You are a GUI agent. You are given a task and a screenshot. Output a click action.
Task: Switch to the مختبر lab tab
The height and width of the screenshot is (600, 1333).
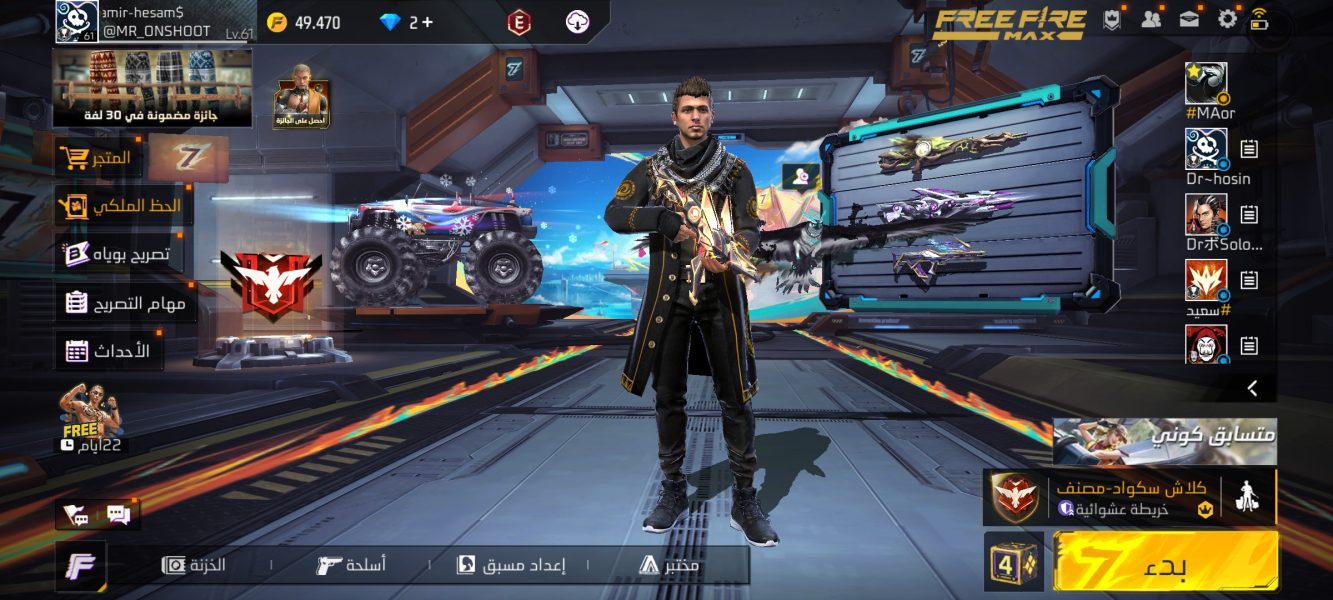(x=669, y=565)
